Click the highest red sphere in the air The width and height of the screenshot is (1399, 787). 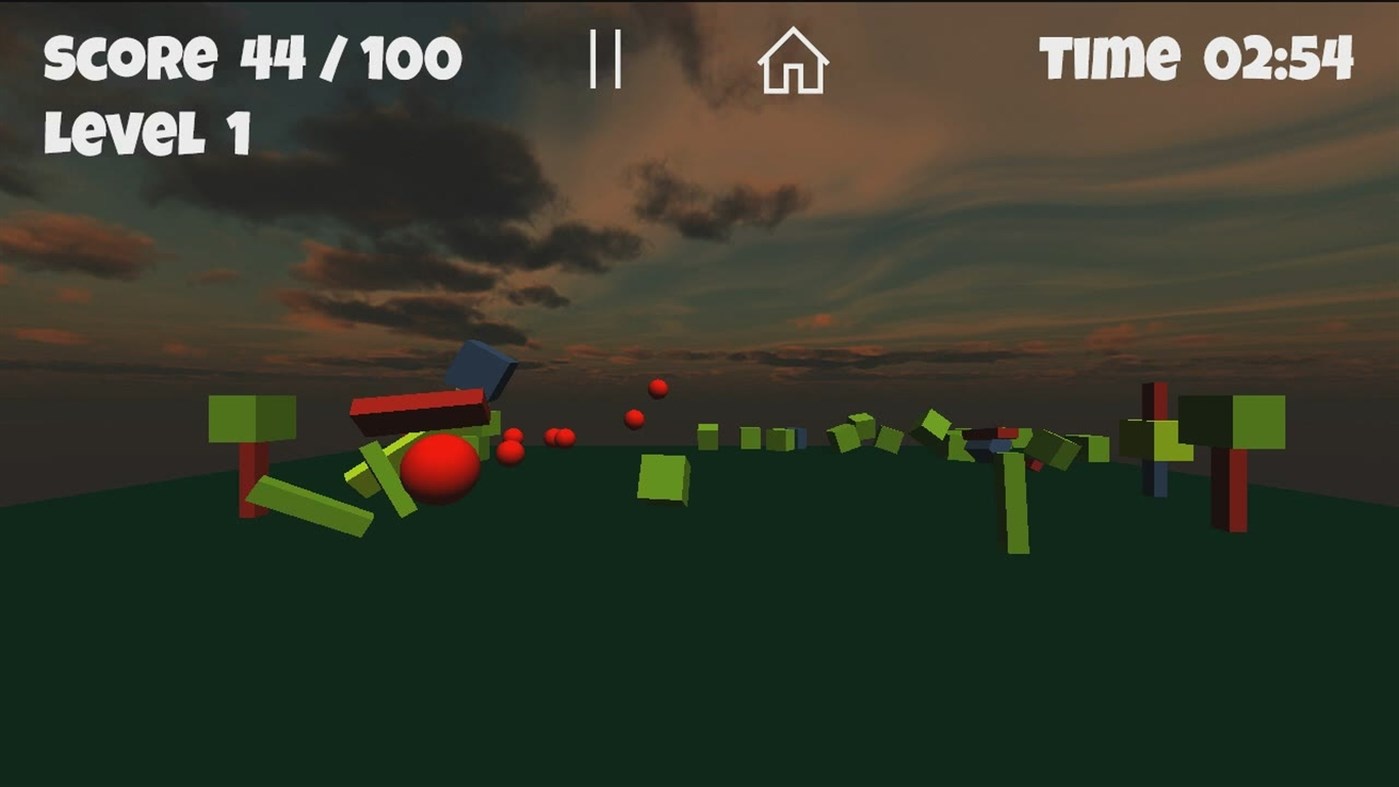(656, 388)
